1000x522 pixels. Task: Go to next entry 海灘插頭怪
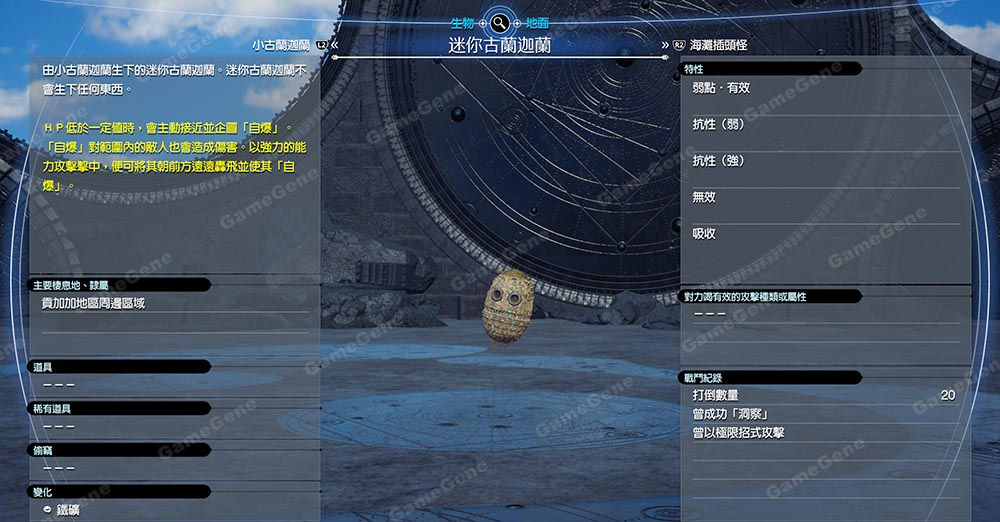(718, 45)
